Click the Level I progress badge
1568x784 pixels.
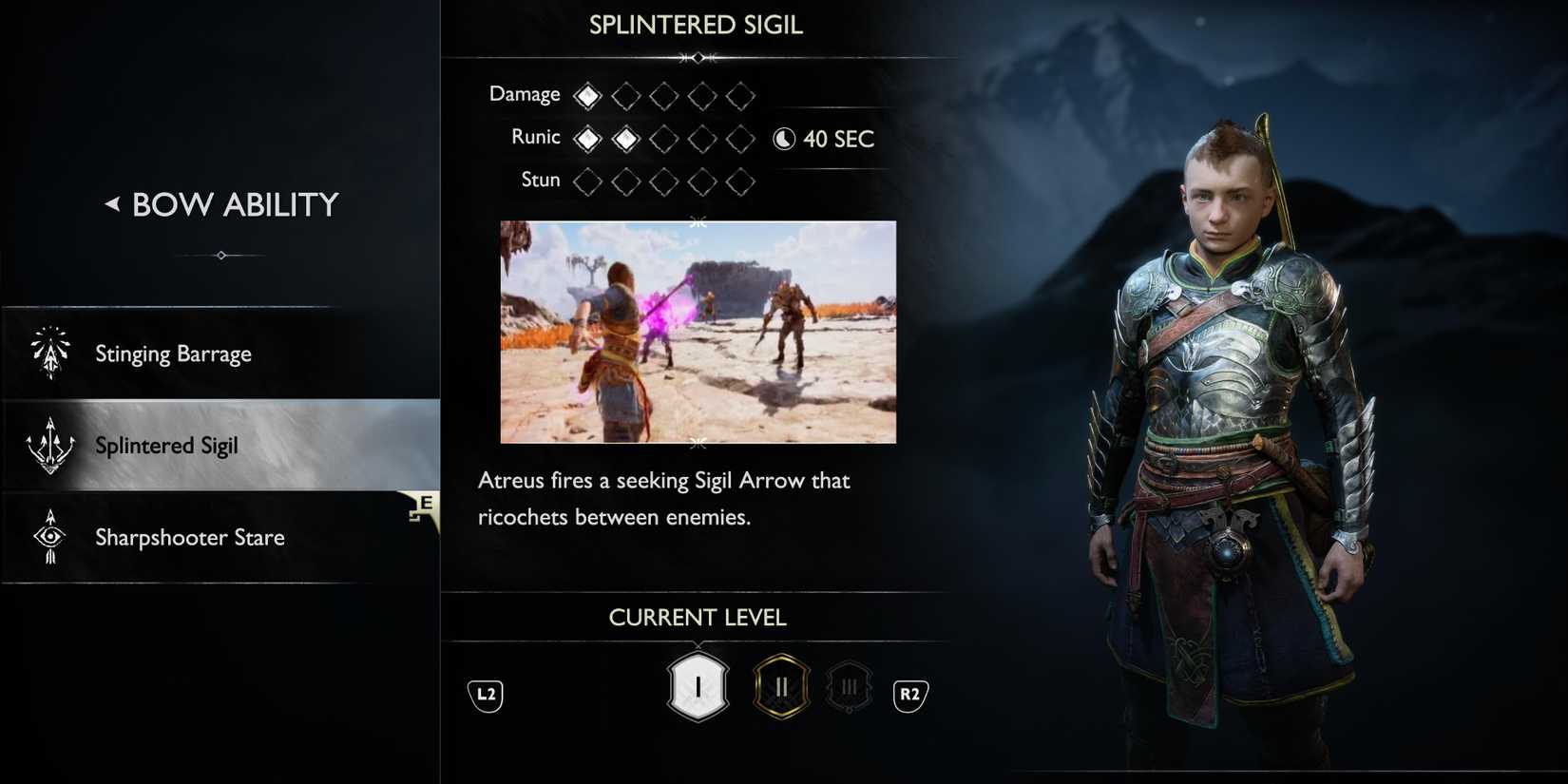[698, 686]
